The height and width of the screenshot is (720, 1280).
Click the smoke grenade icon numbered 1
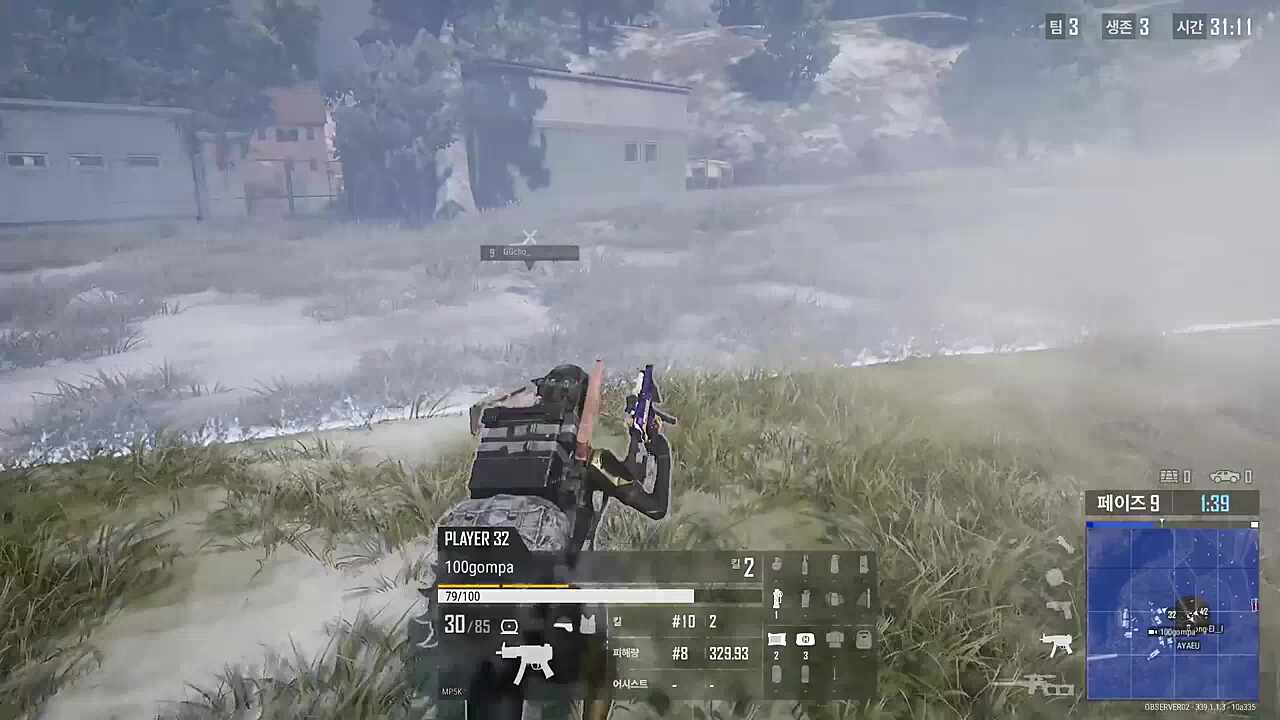point(777,597)
